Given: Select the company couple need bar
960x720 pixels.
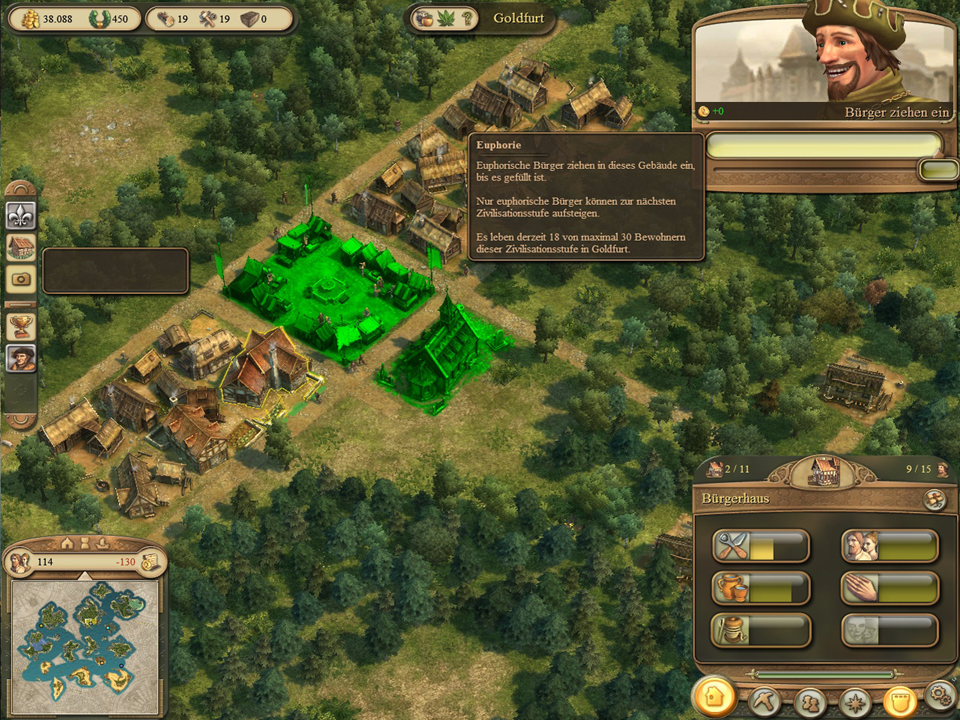Looking at the screenshot, I should (x=890, y=546).
